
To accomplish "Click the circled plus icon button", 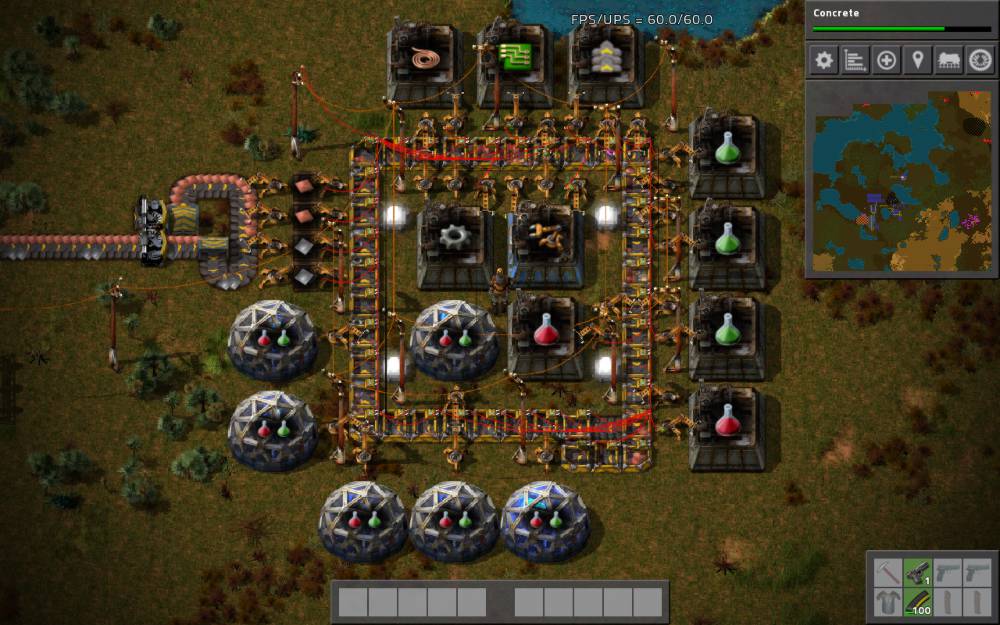I will [886, 60].
